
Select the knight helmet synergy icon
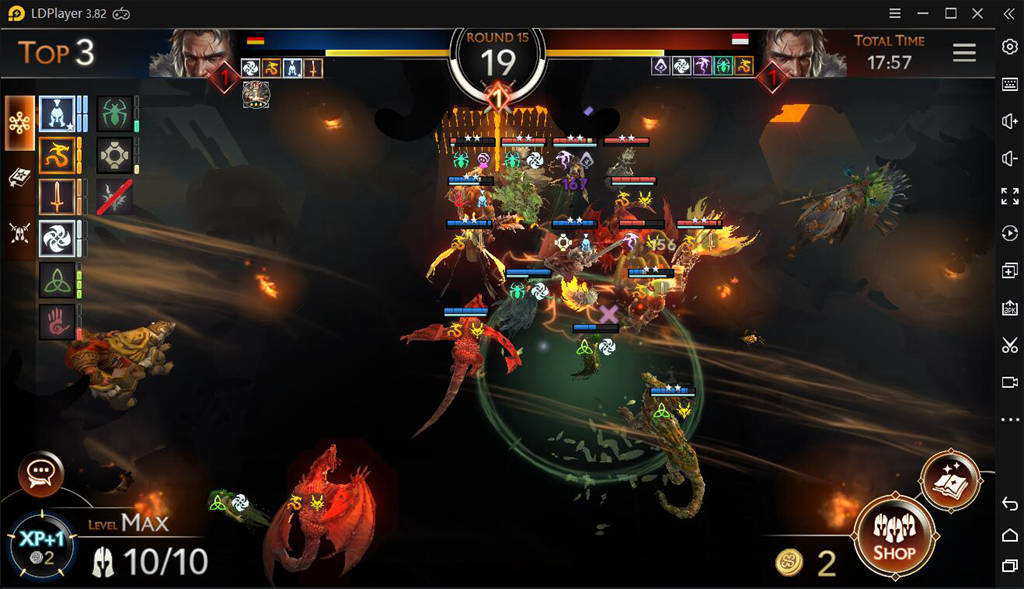(x=56, y=115)
